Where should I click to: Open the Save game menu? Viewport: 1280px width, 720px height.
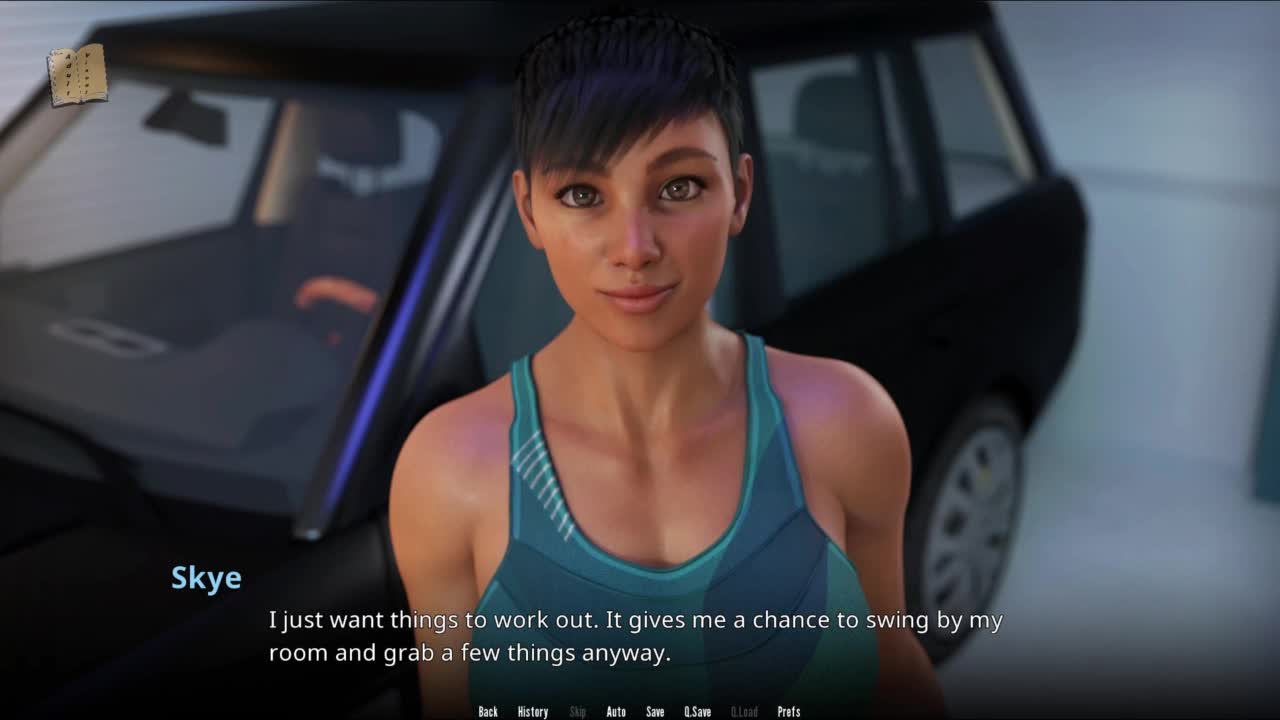pyautogui.click(x=655, y=712)
